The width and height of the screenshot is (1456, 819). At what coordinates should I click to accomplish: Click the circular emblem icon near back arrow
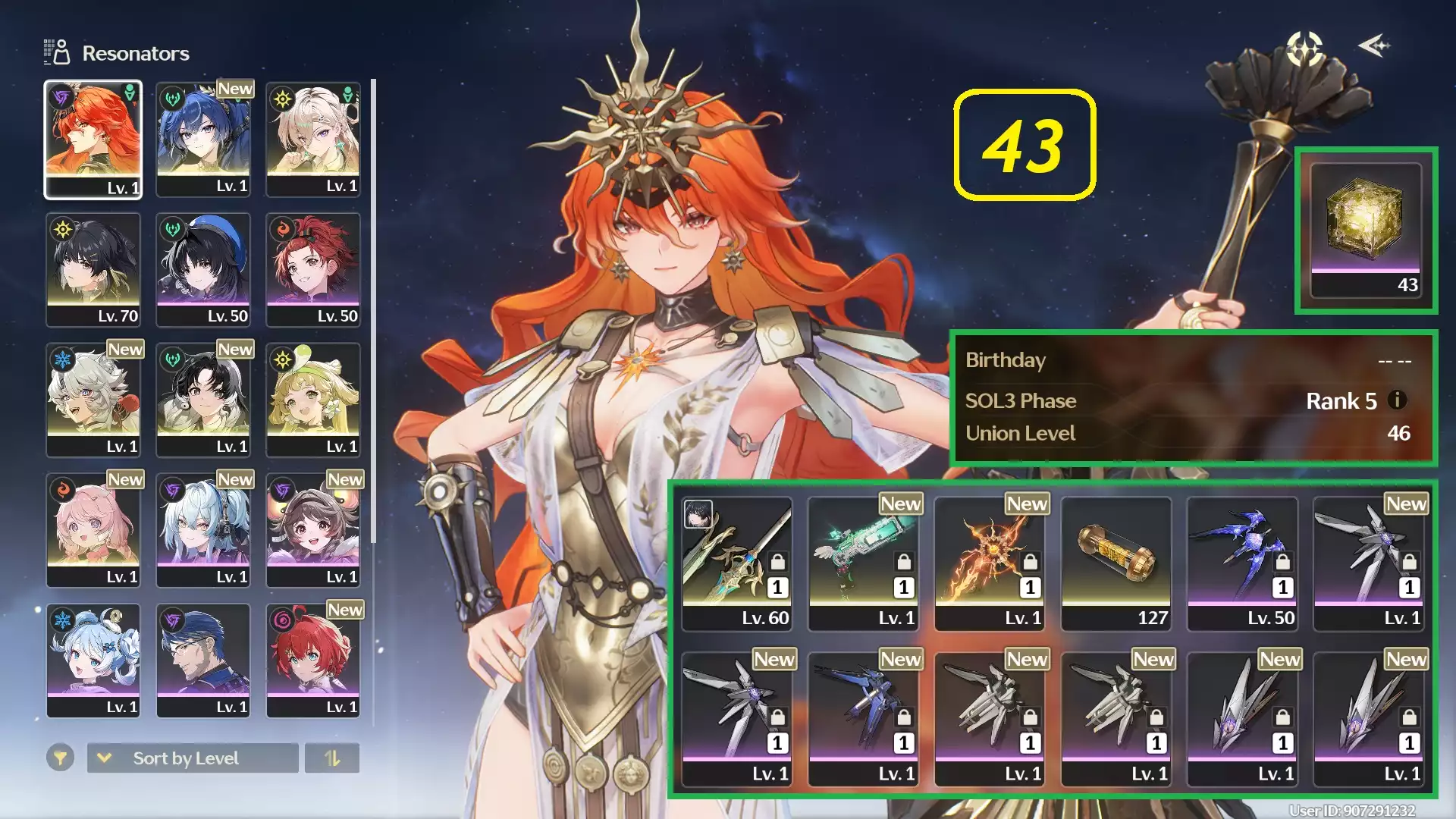tap(1304, 49)
